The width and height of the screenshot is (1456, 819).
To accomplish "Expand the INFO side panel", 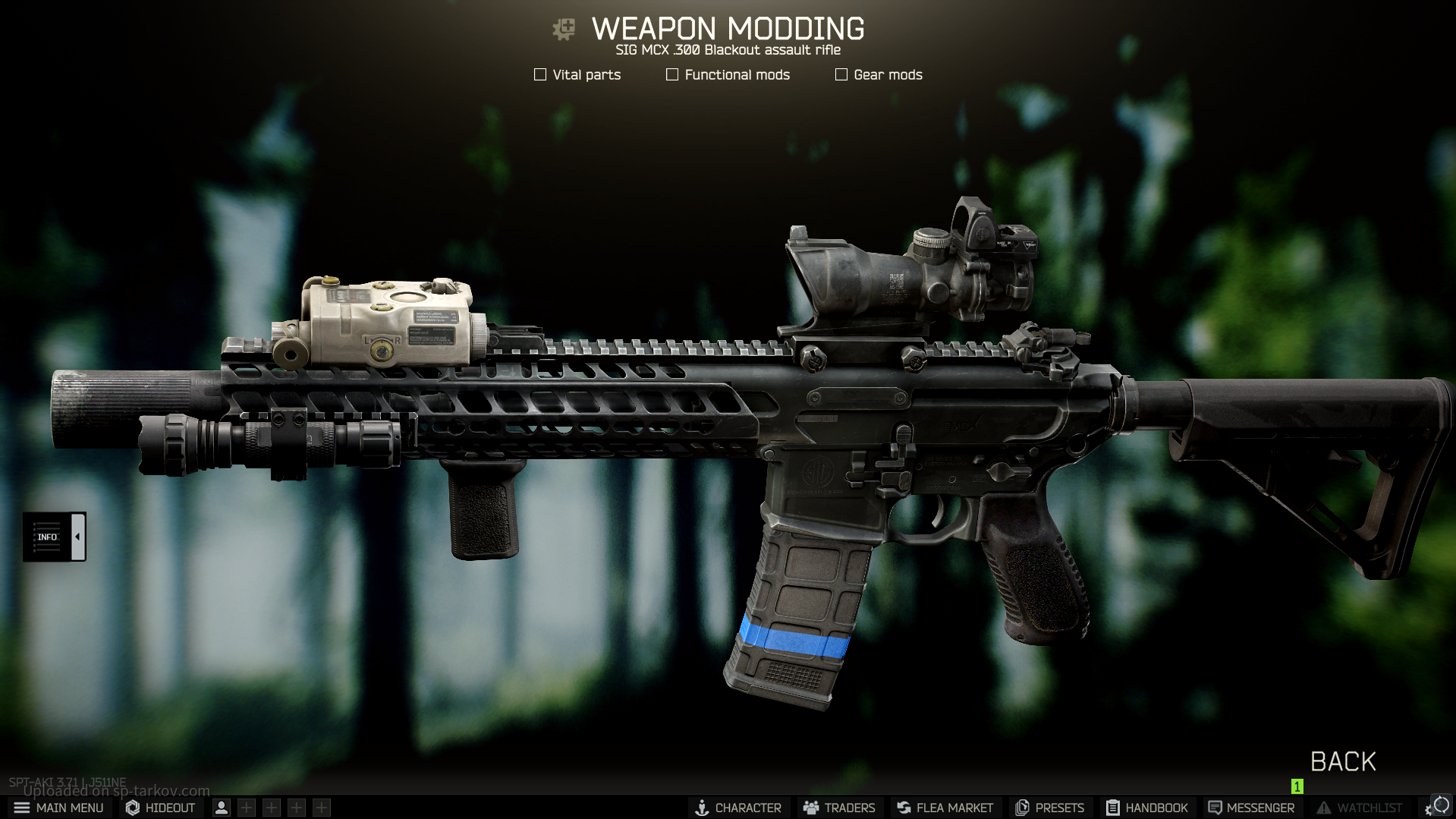I will (x=77, y=537).
